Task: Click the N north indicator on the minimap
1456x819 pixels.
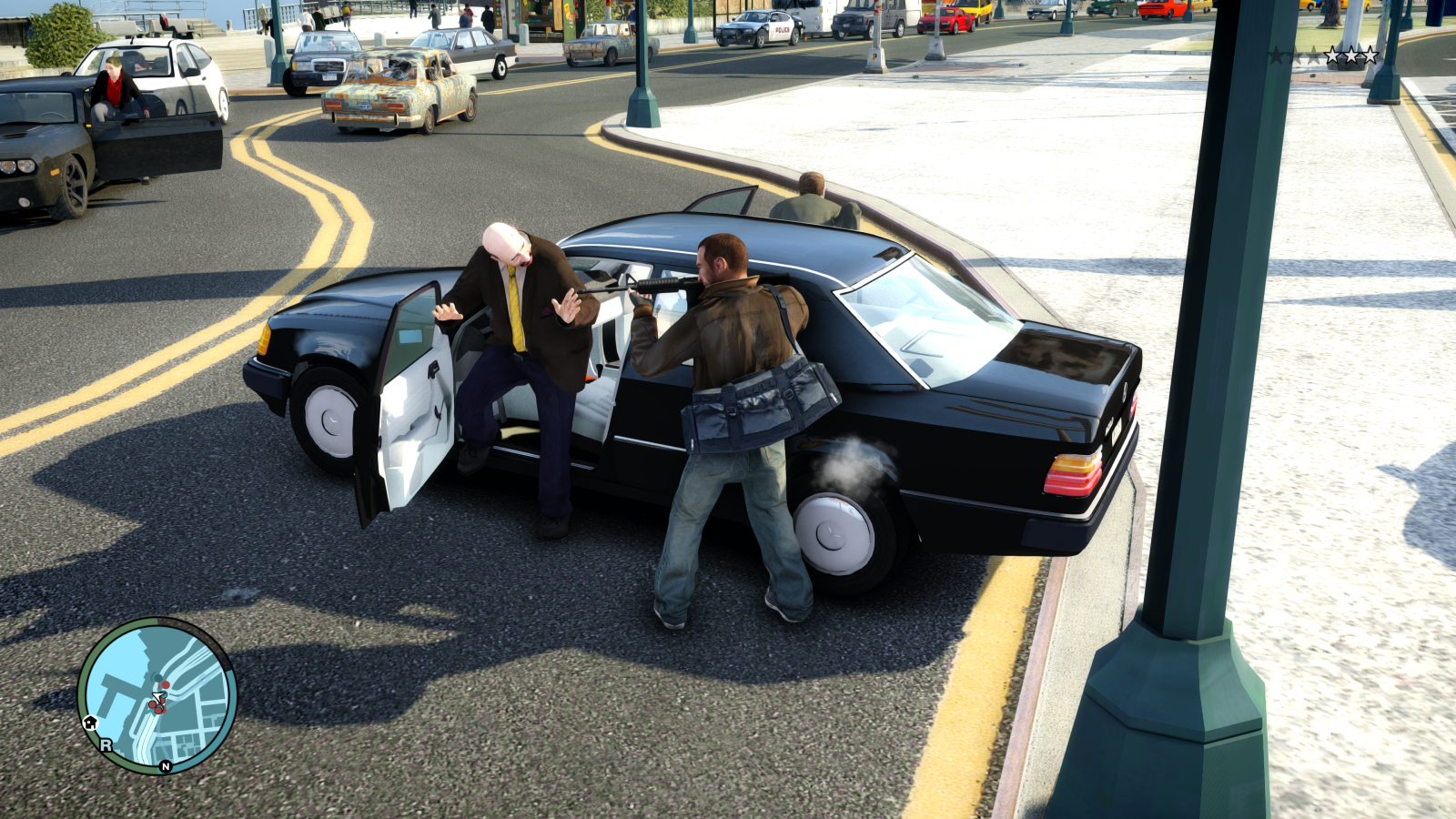Action: click(166, 766)
